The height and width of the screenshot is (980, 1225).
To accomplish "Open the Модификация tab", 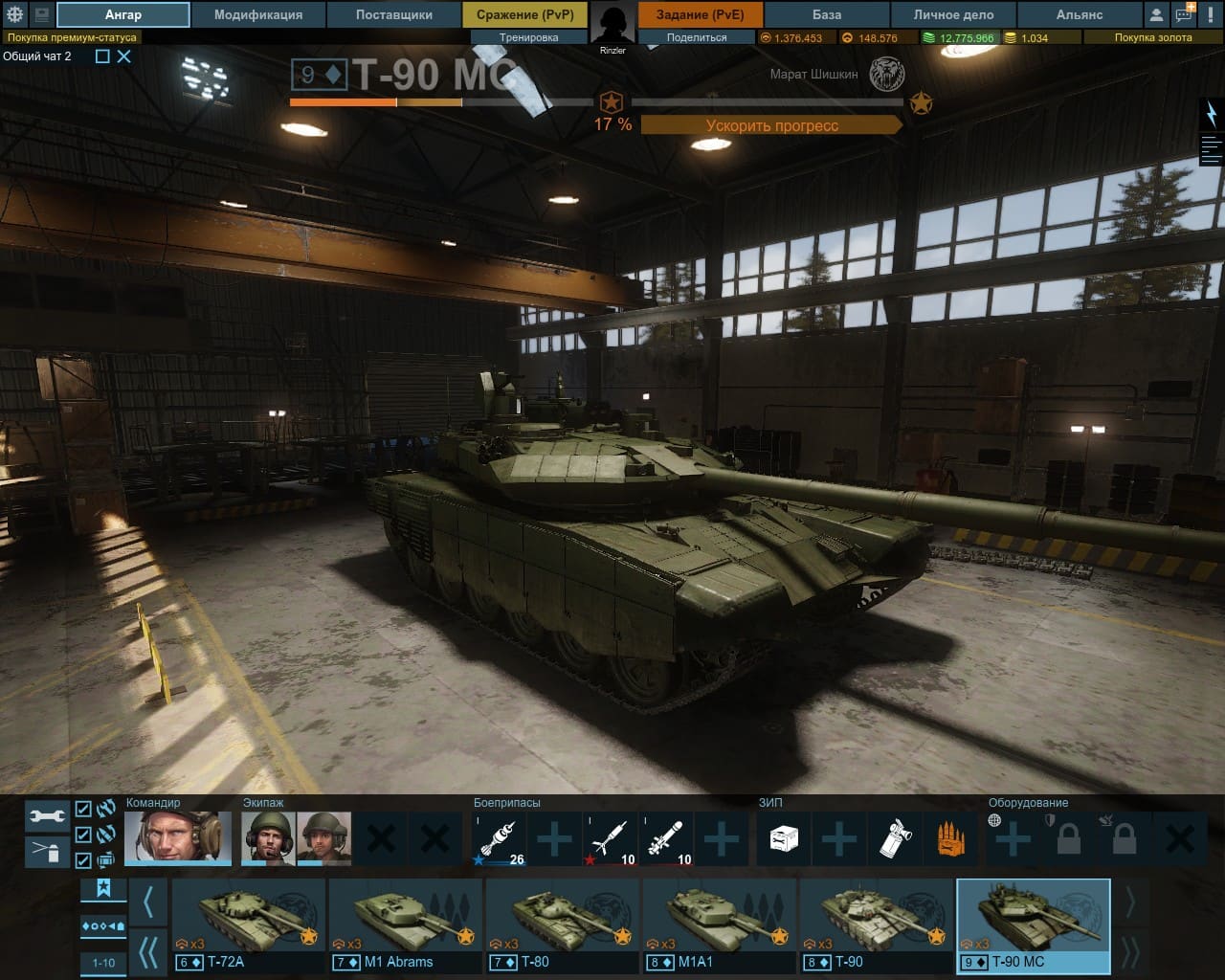I will [257, 14].
